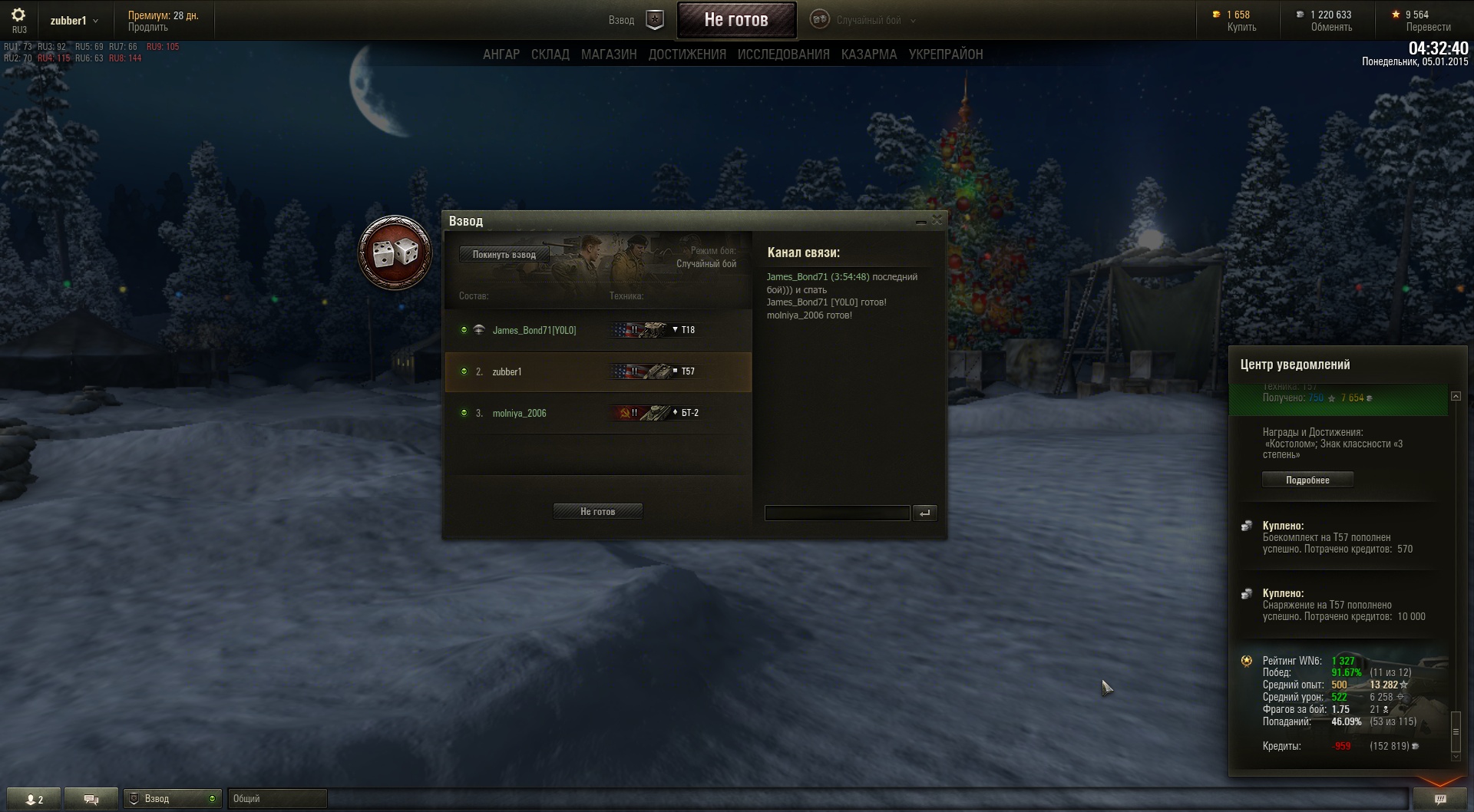Close the Взвод window
This screenshot has width=1474, height=812.
[937, 221]
